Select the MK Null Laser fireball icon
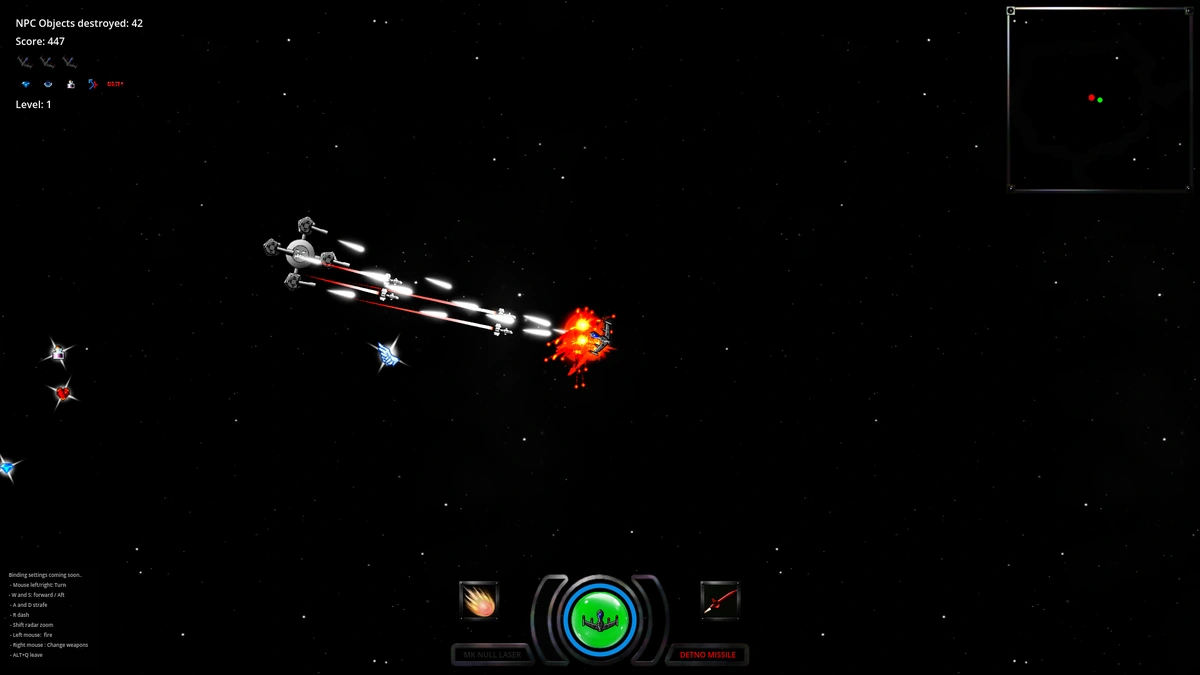This screenshot has width=1200, height=675. click(479, 600)
